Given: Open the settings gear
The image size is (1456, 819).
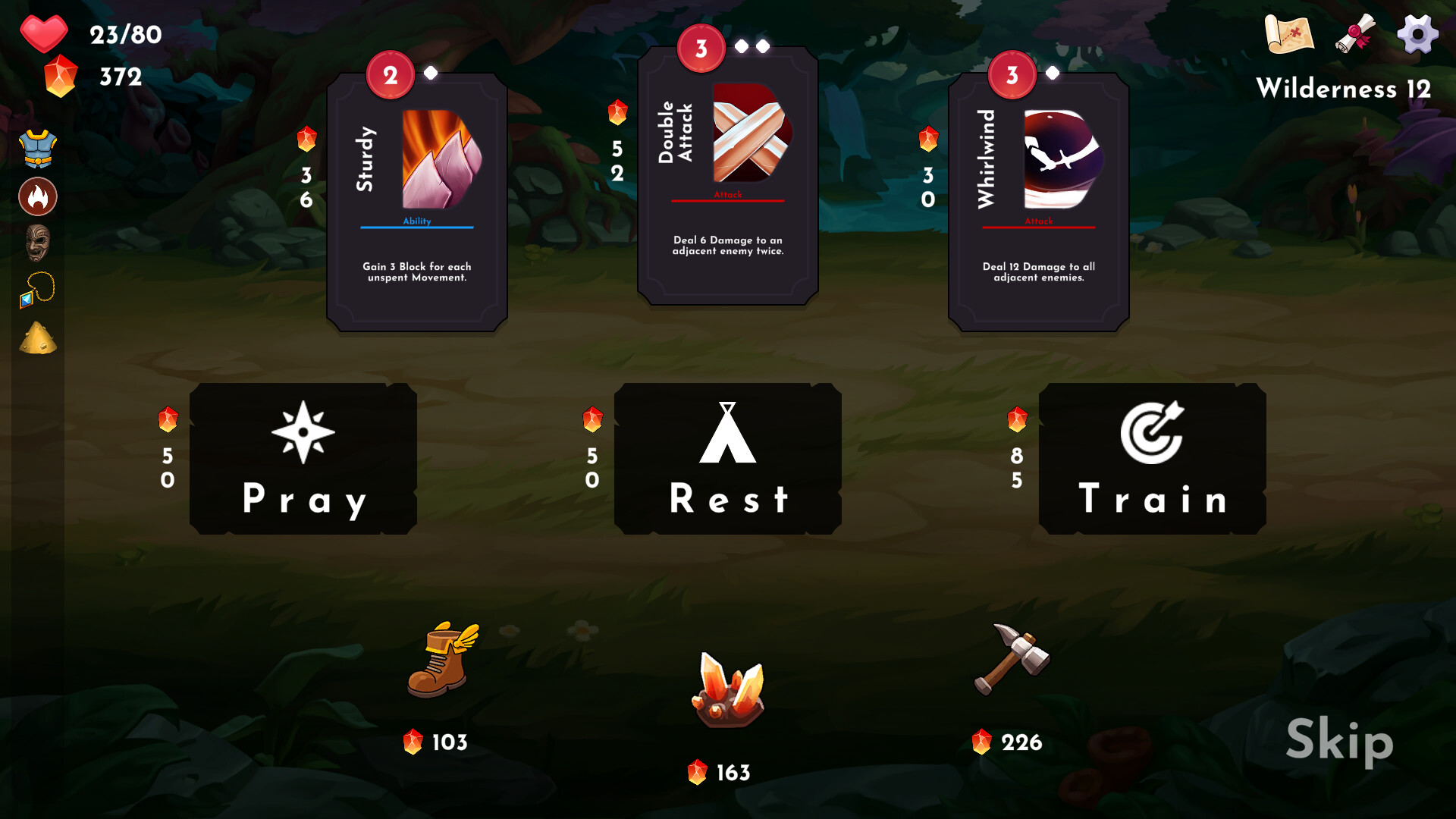Looking at the screenshot, I should click(1417, 34).
